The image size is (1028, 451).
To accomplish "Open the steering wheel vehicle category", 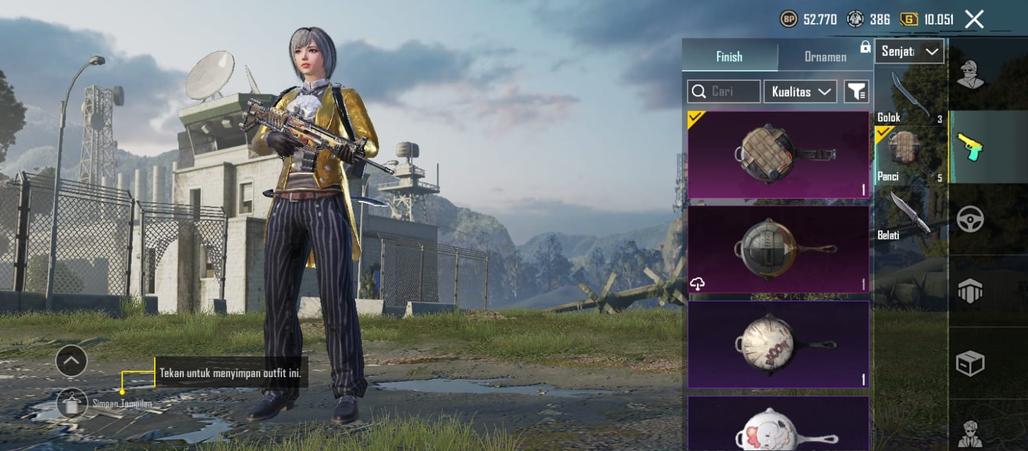I will pyautogui.click(x=970, y=219).
